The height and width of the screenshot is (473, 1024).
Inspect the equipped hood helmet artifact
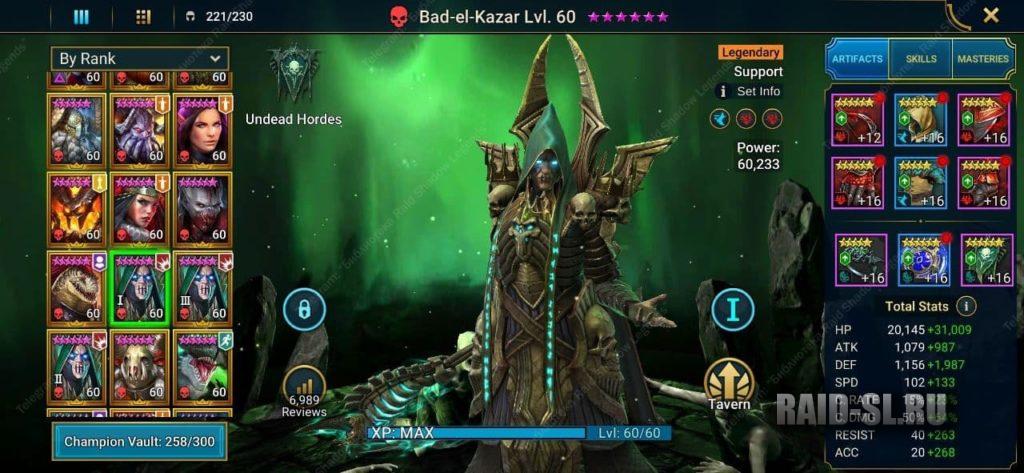[920, 120]
